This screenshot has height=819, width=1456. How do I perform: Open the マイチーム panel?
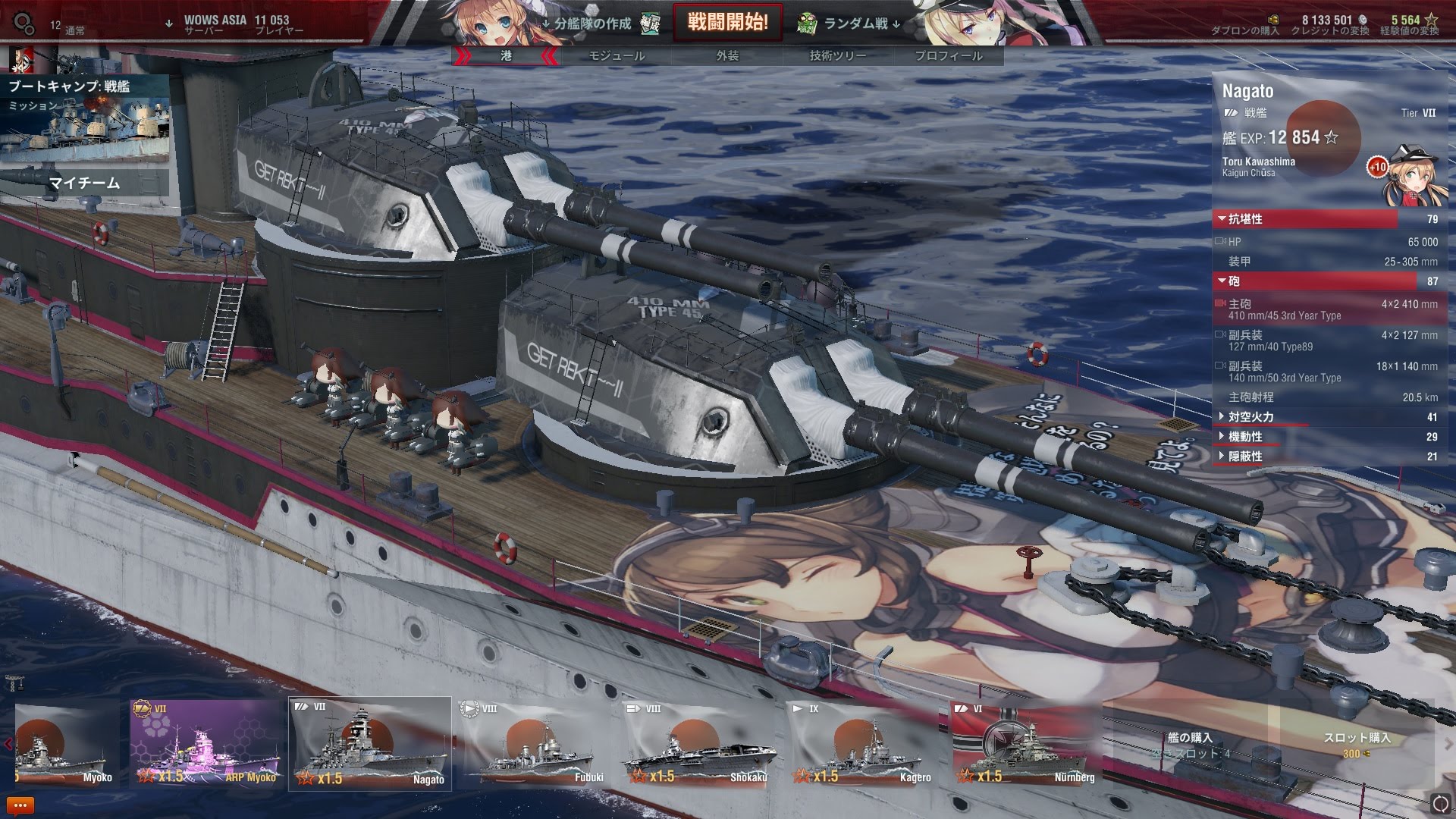[x=85, y=183]
